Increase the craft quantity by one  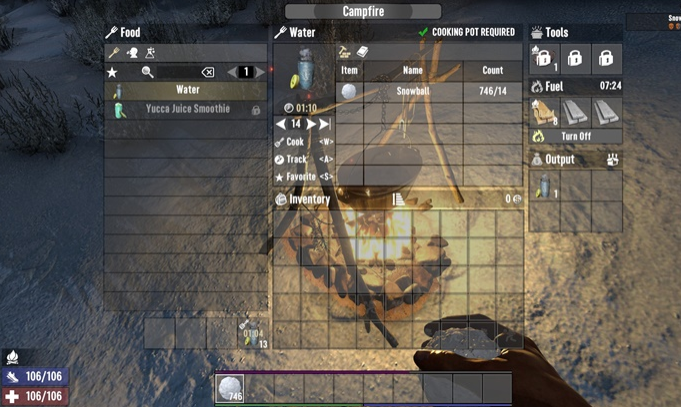(x=312, y=124)
